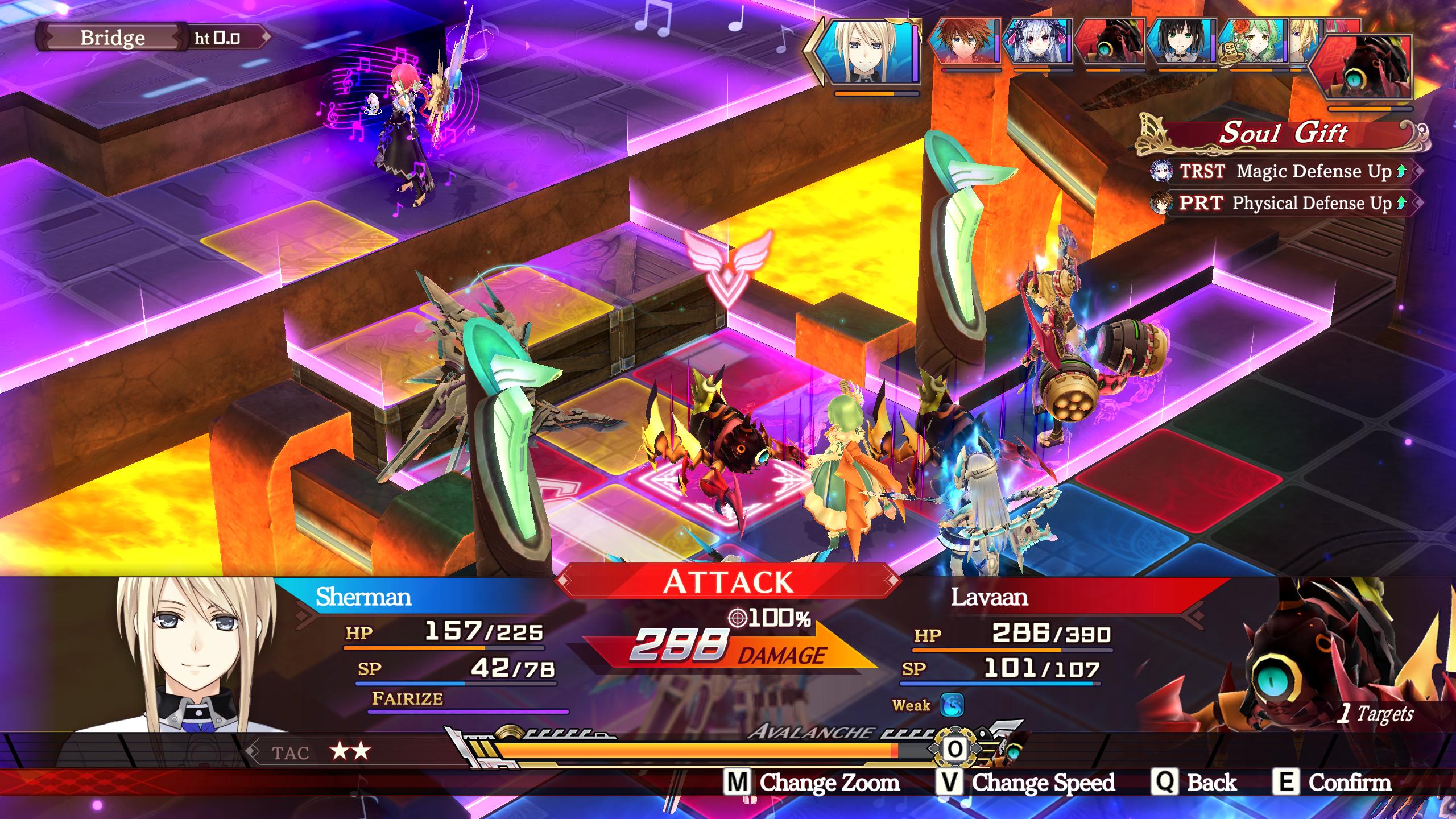Viewport: 1456px width, 819px height.
Task: Select the TRST Magic Defense Up soul gift
Action: [x=1284, y=171]
